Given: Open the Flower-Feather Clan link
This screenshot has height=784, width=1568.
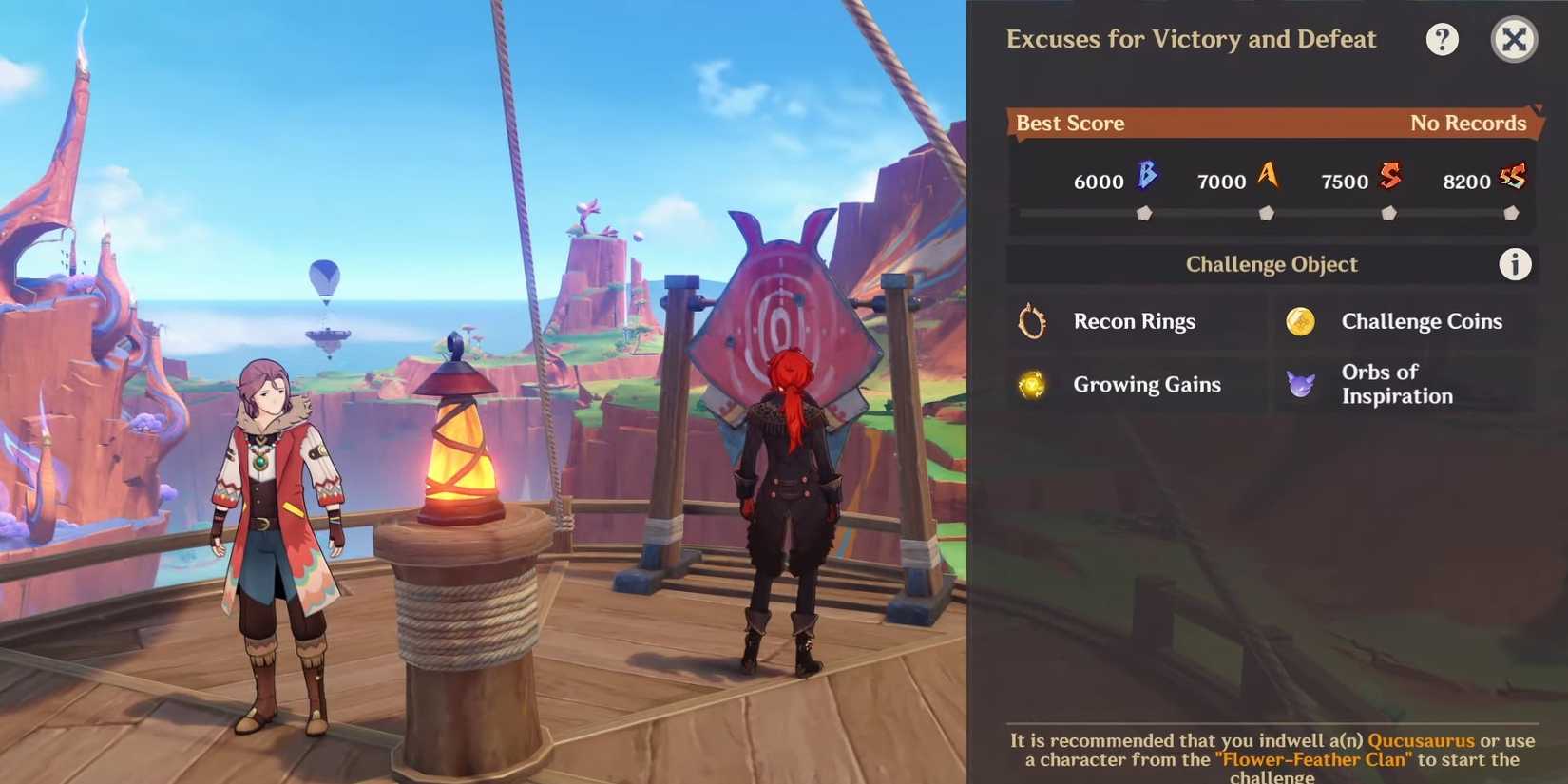Looking at the screenshot, I should point(1312,759).
